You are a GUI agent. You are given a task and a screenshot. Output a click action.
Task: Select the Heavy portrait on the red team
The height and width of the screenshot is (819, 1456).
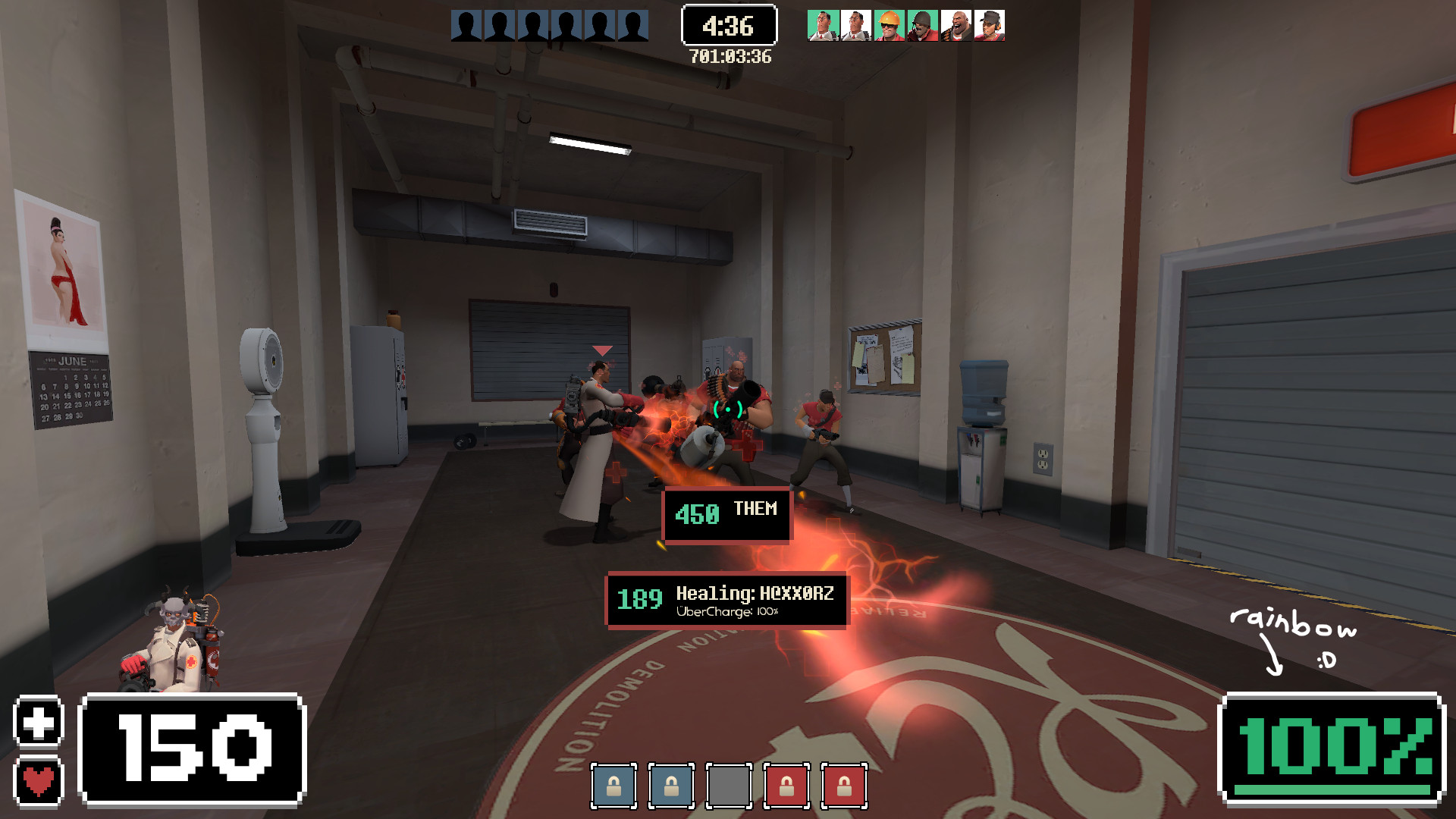coord(955,24)
